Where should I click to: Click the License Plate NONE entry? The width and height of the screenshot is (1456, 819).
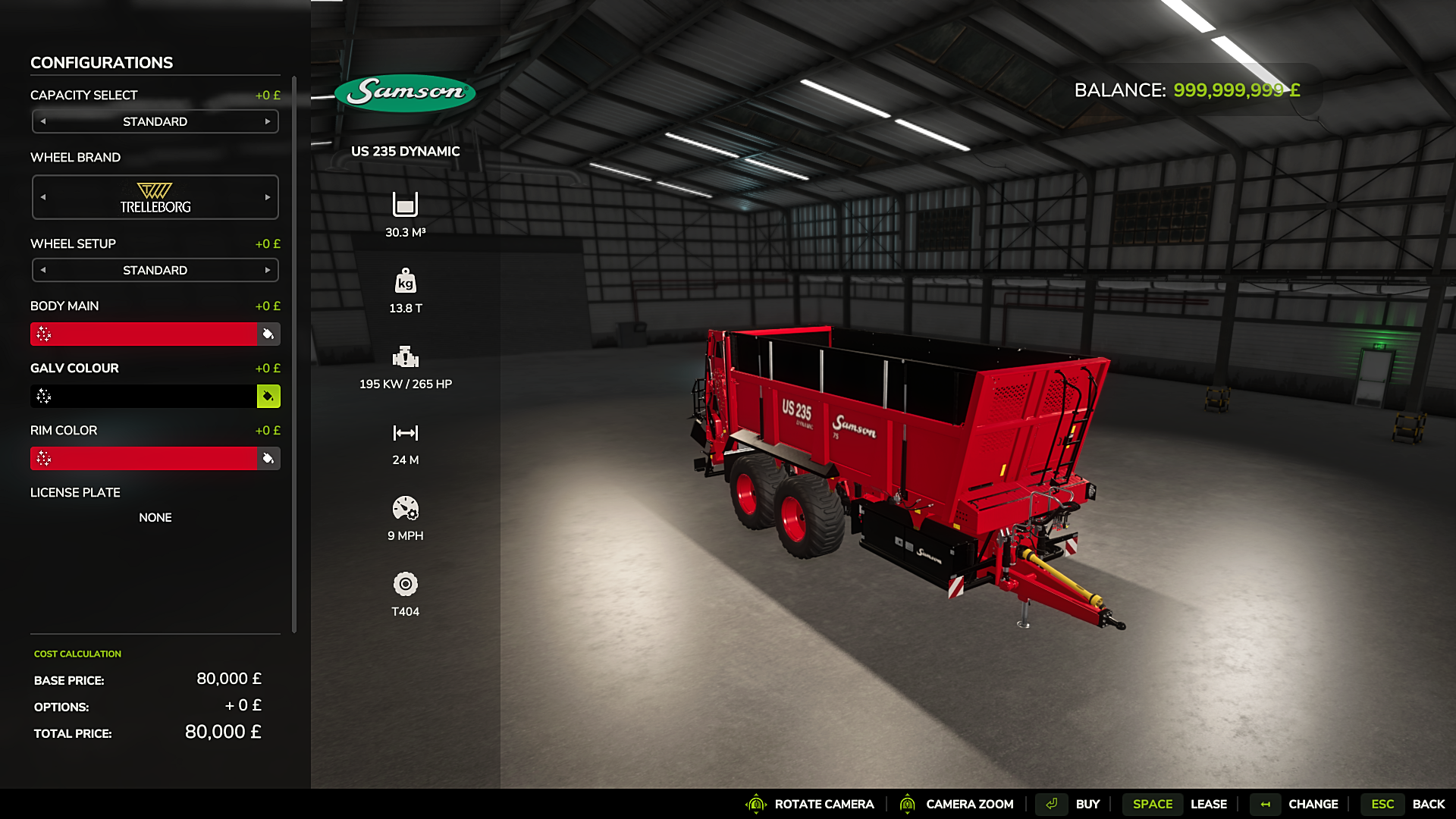[155, 517]
